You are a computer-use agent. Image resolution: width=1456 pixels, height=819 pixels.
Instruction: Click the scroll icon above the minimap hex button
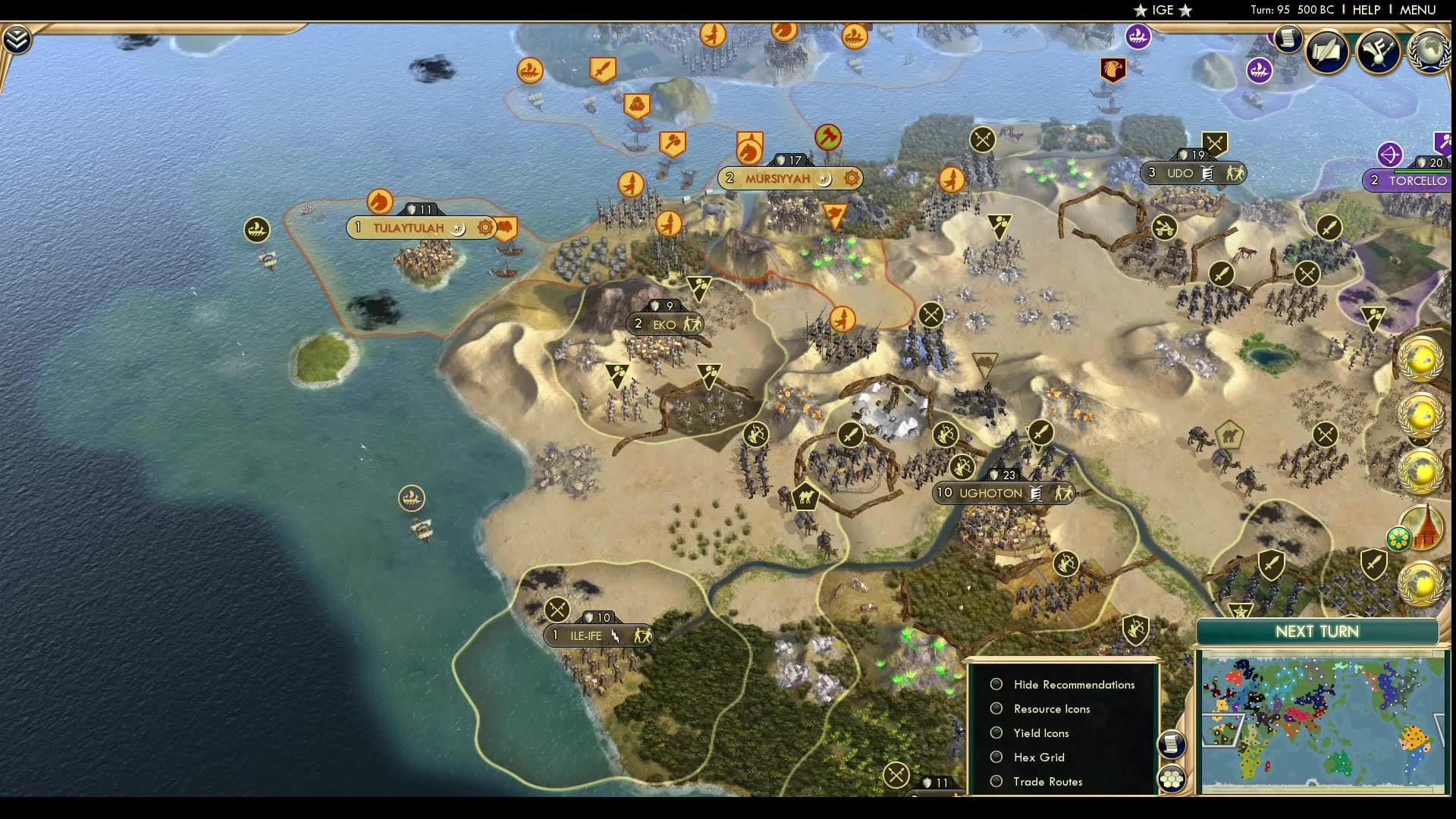coord(1172,745)
